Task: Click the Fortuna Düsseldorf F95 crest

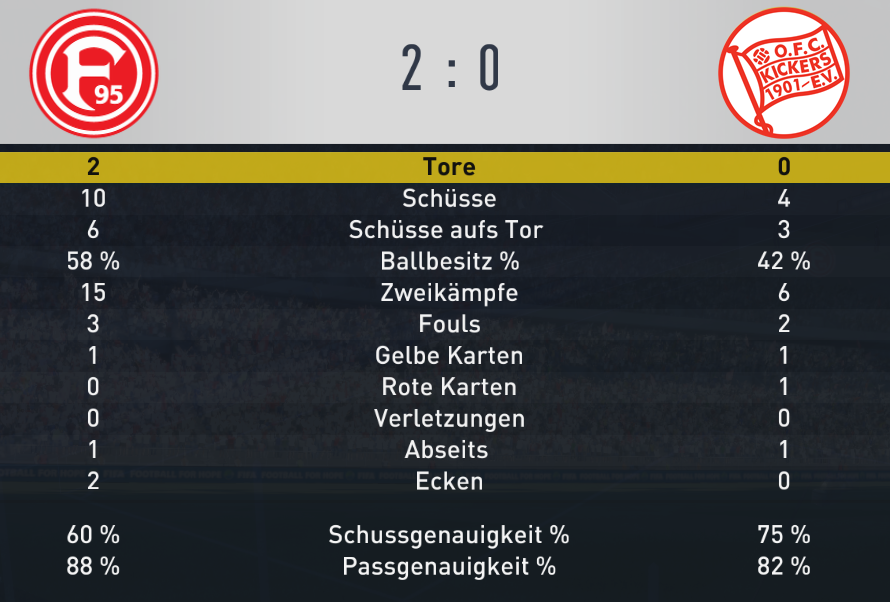Action: pos(93,72)
